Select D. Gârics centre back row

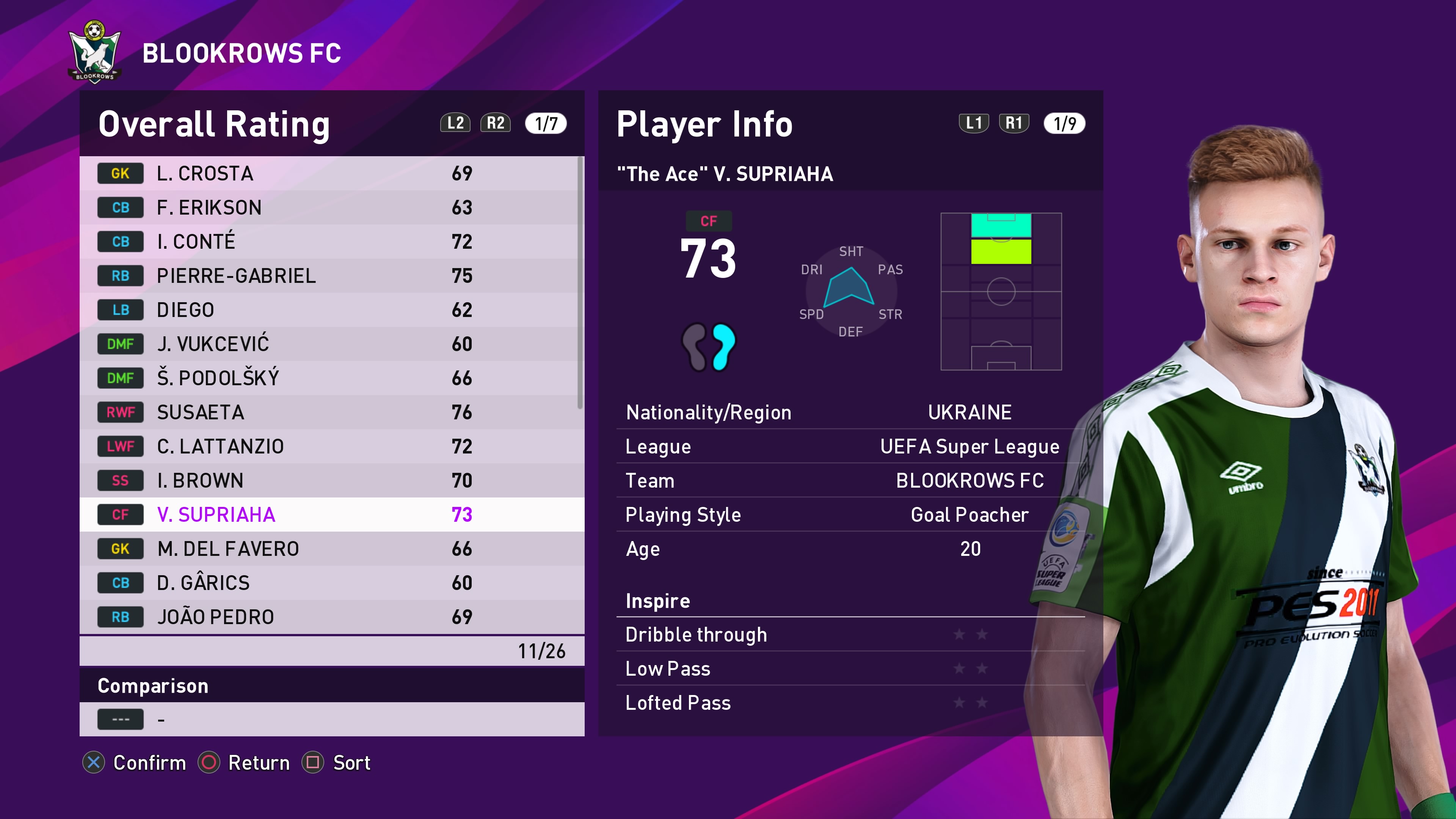tap(332, 583)
